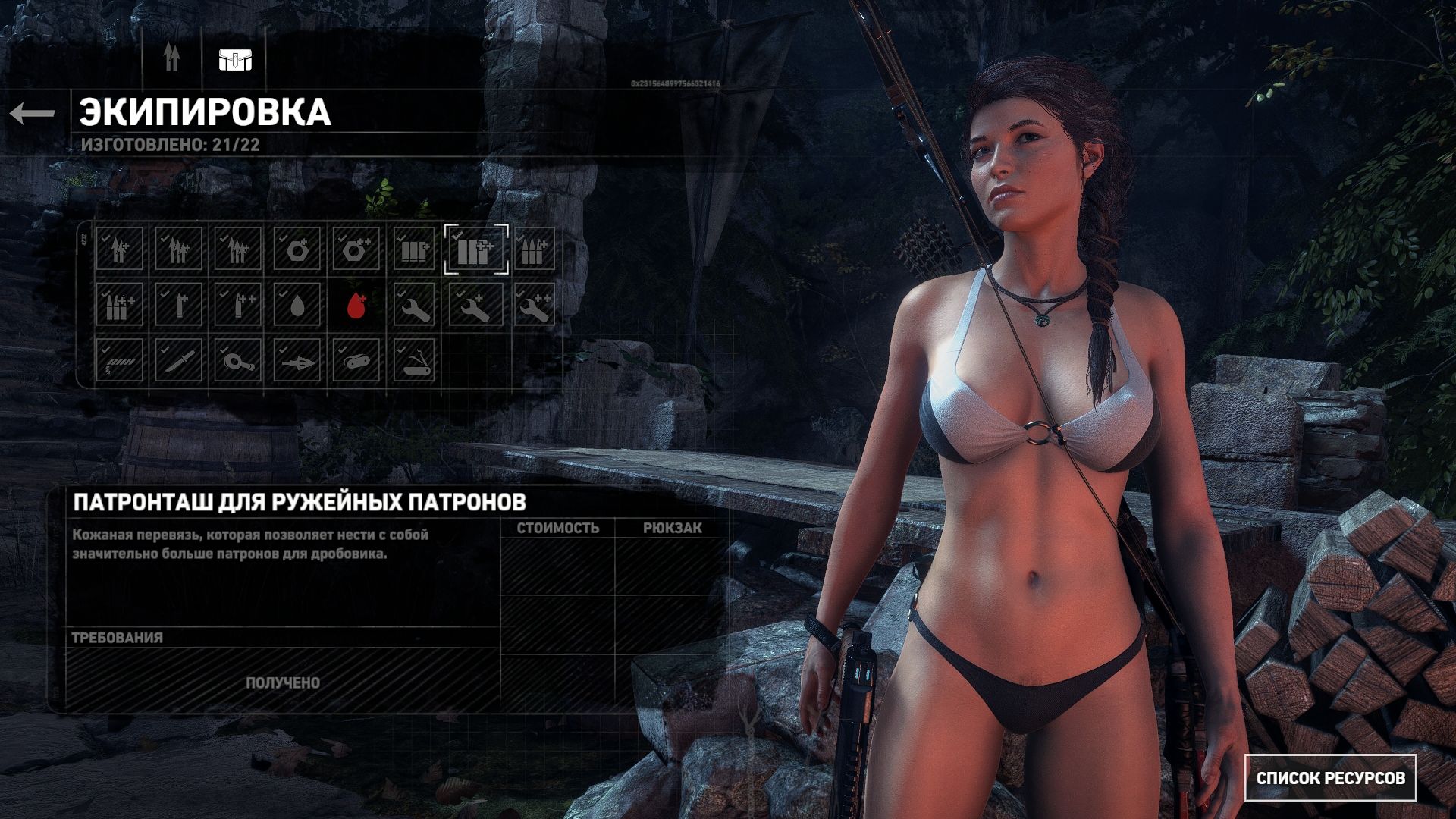Pick the plain wrench slot without plus
Viewport: 1456px width, 819px height.
click(415, 305)
